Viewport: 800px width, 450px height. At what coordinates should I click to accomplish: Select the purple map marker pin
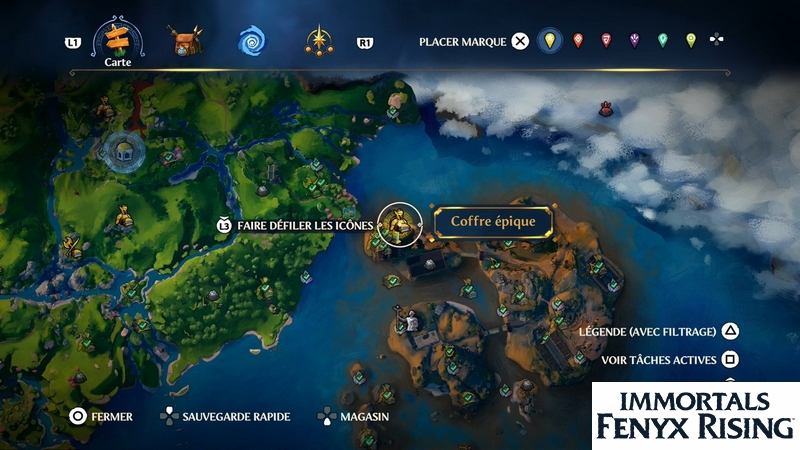[x=634, y=41]
